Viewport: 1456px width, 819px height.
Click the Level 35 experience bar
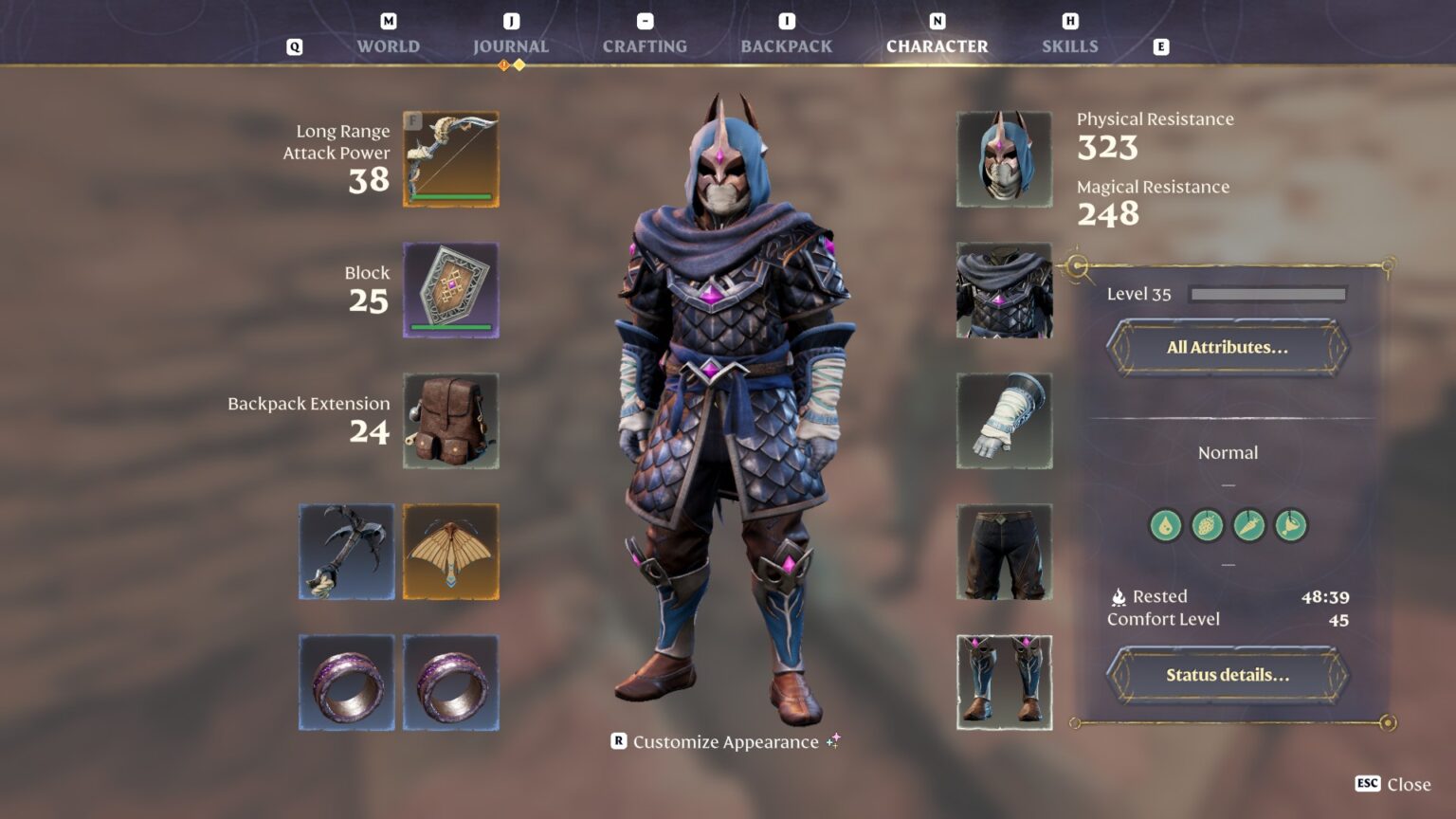pyautogui.click(x=1266, y=294)
